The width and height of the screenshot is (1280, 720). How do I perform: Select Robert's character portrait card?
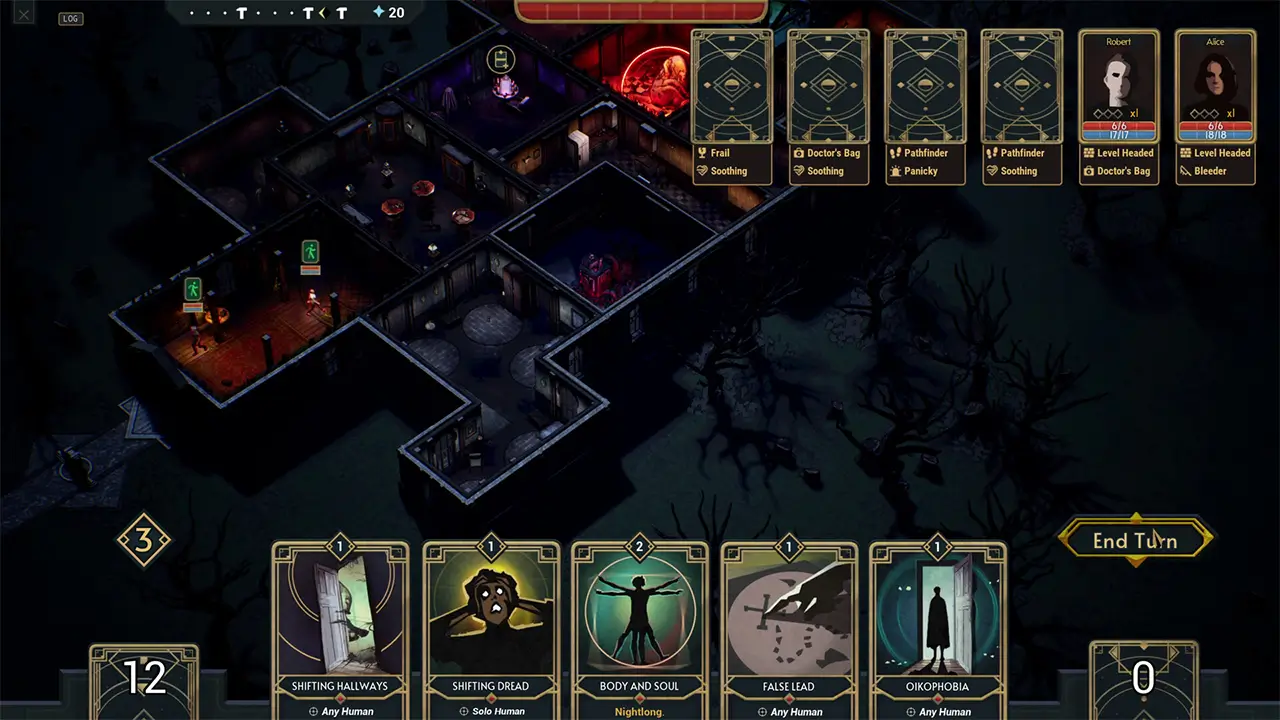1119,88
